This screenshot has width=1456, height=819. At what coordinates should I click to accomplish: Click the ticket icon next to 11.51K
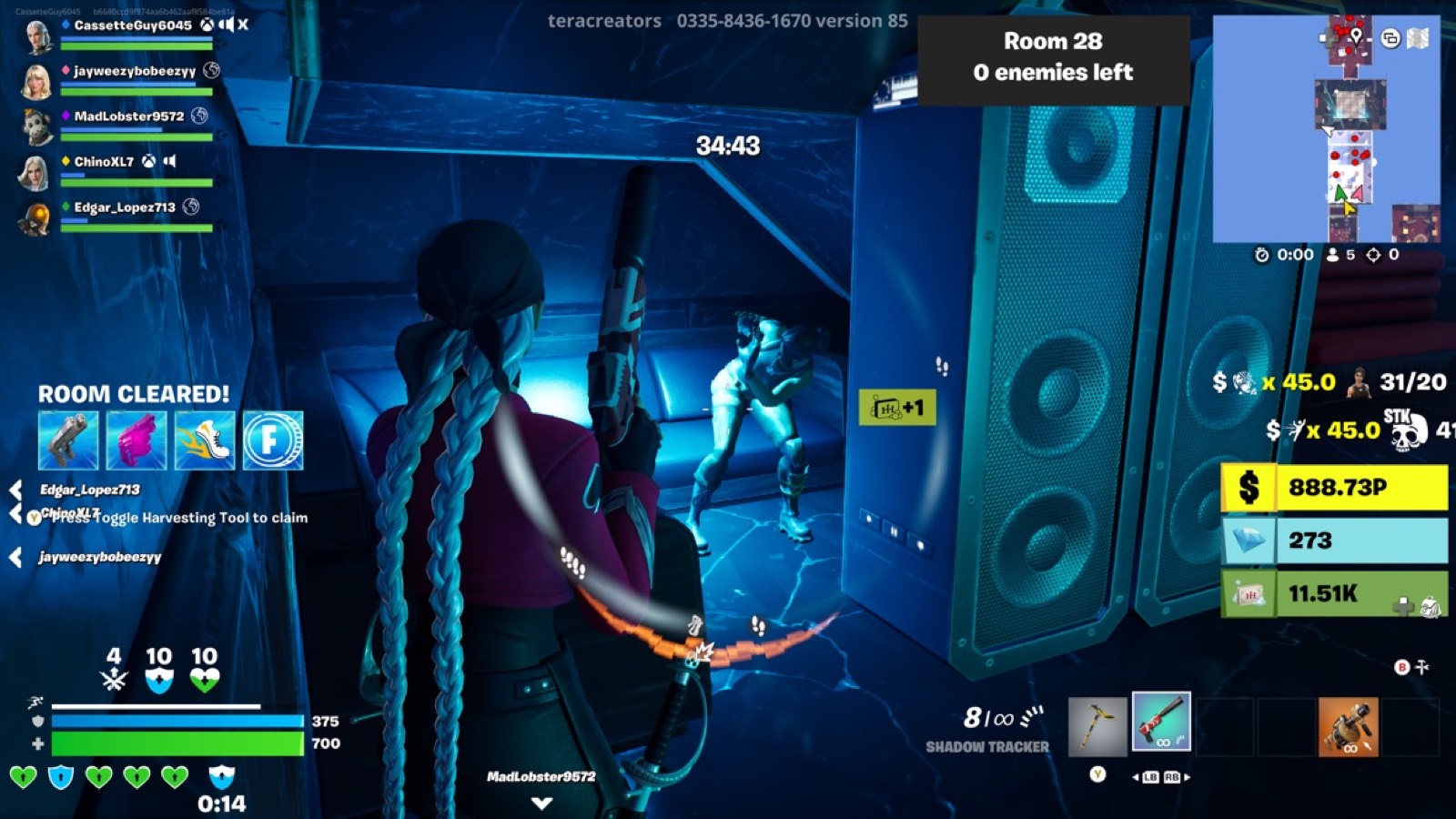point(1249,596)
